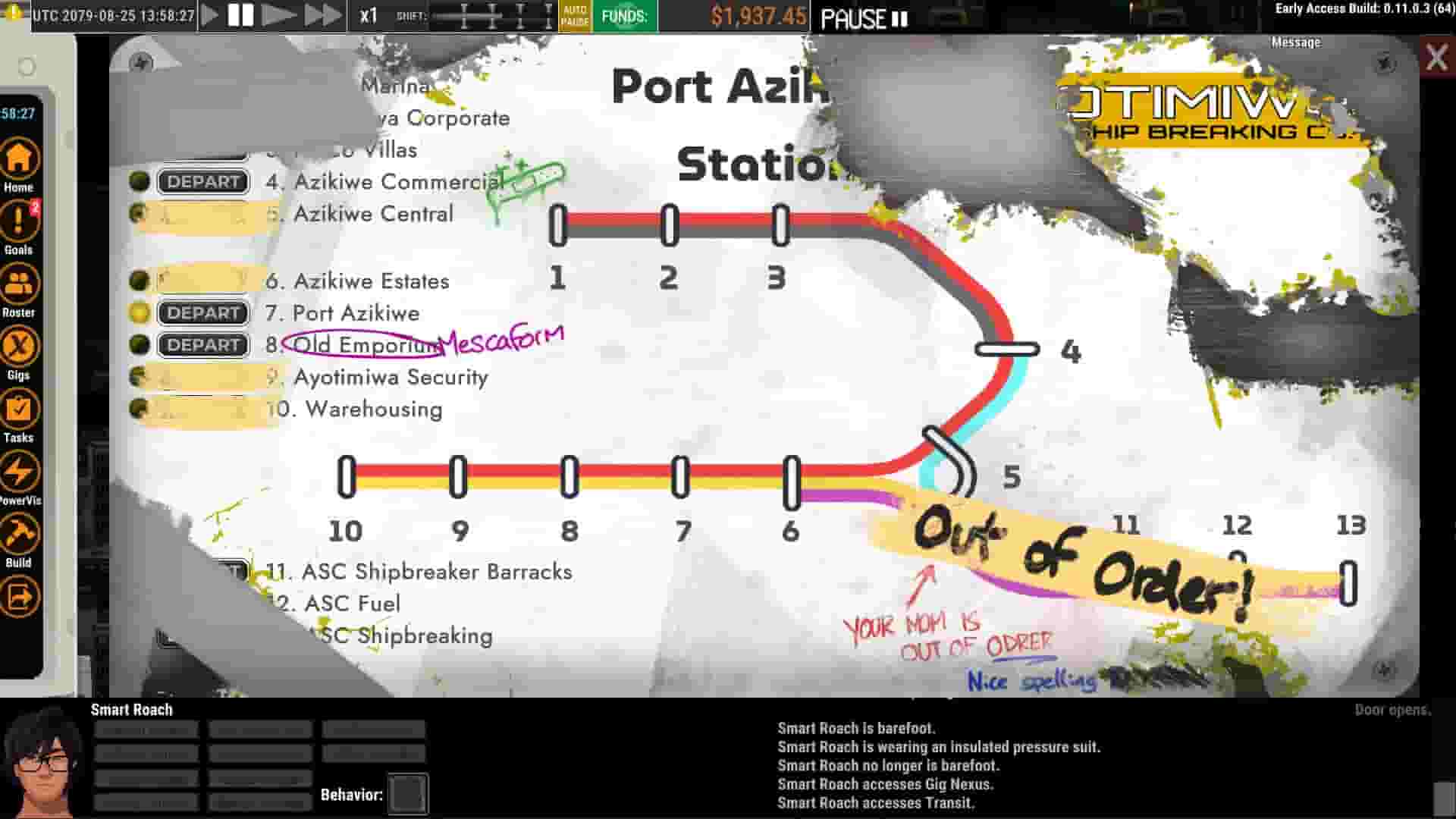Open the Goals panel with notification badge
The image size is (1456, 819).
[19, 226]
